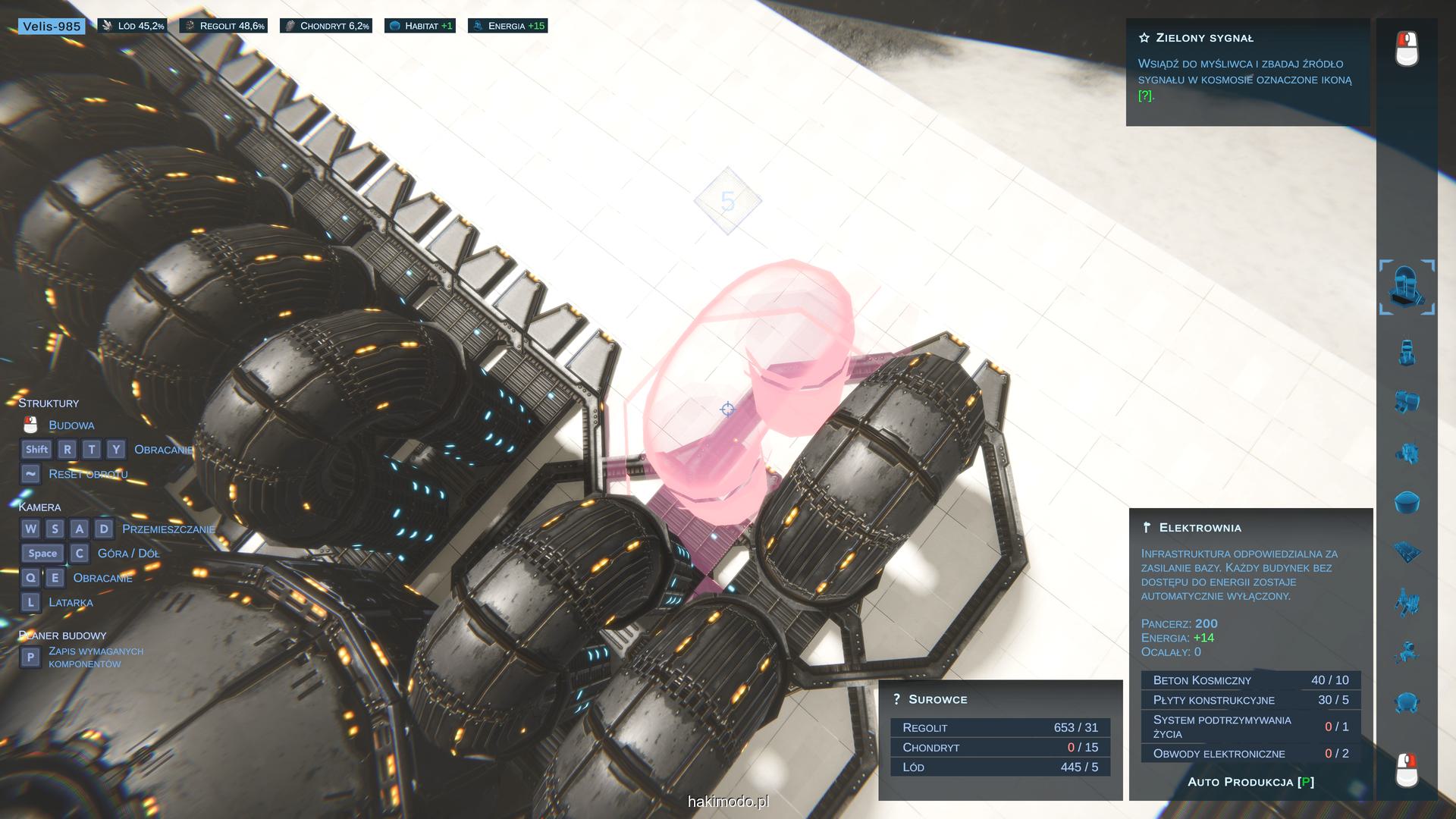Choose the tower-shaped structure below Elektrownia

[1407, 353]
